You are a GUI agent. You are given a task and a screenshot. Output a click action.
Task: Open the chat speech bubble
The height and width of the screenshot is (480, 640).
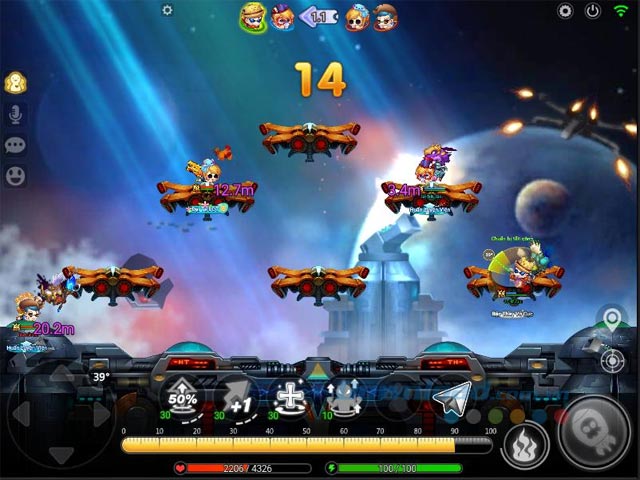[16, 145]
